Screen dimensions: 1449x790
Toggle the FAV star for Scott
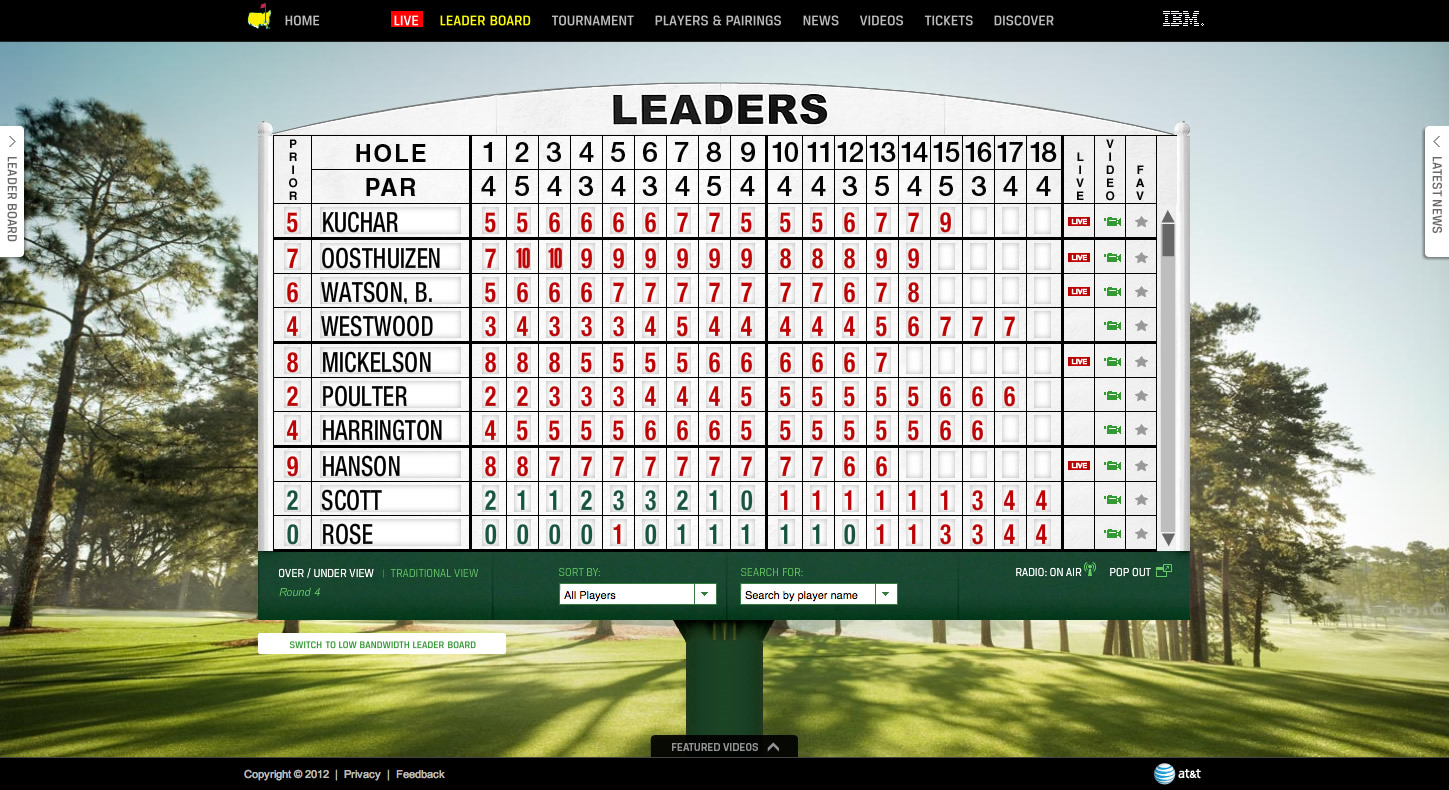(1140, 498)
